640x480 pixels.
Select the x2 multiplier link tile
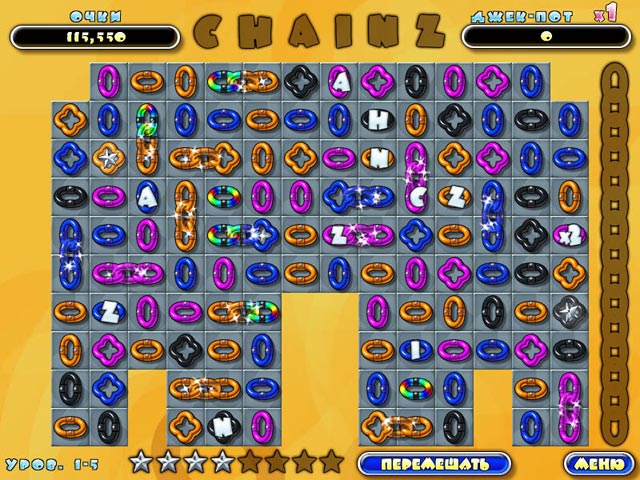click(x=568, y=235)
